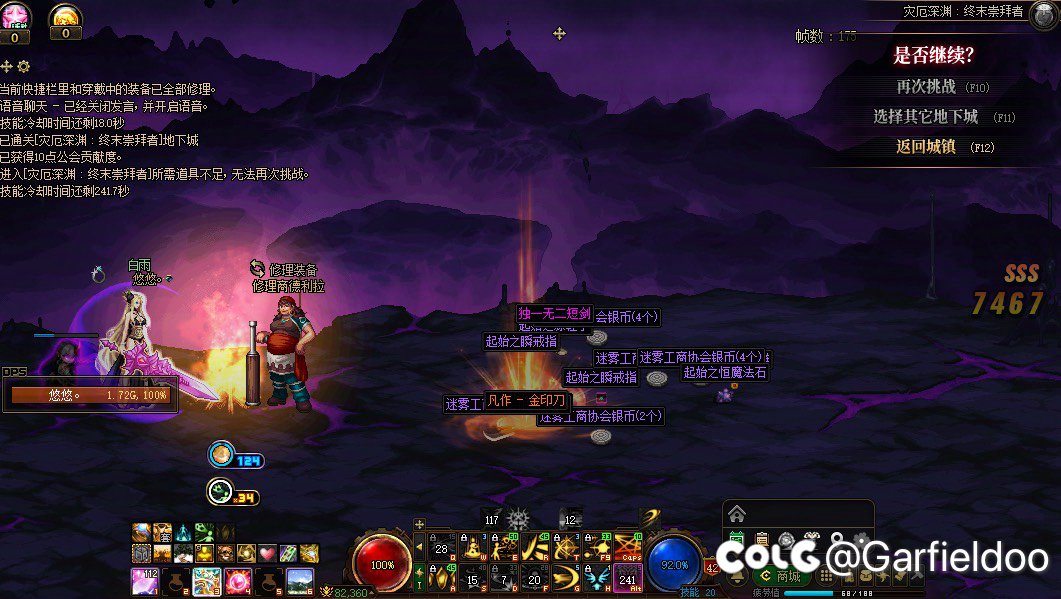
Task: Click the red heart buff icon
Action: click(267, 553)
